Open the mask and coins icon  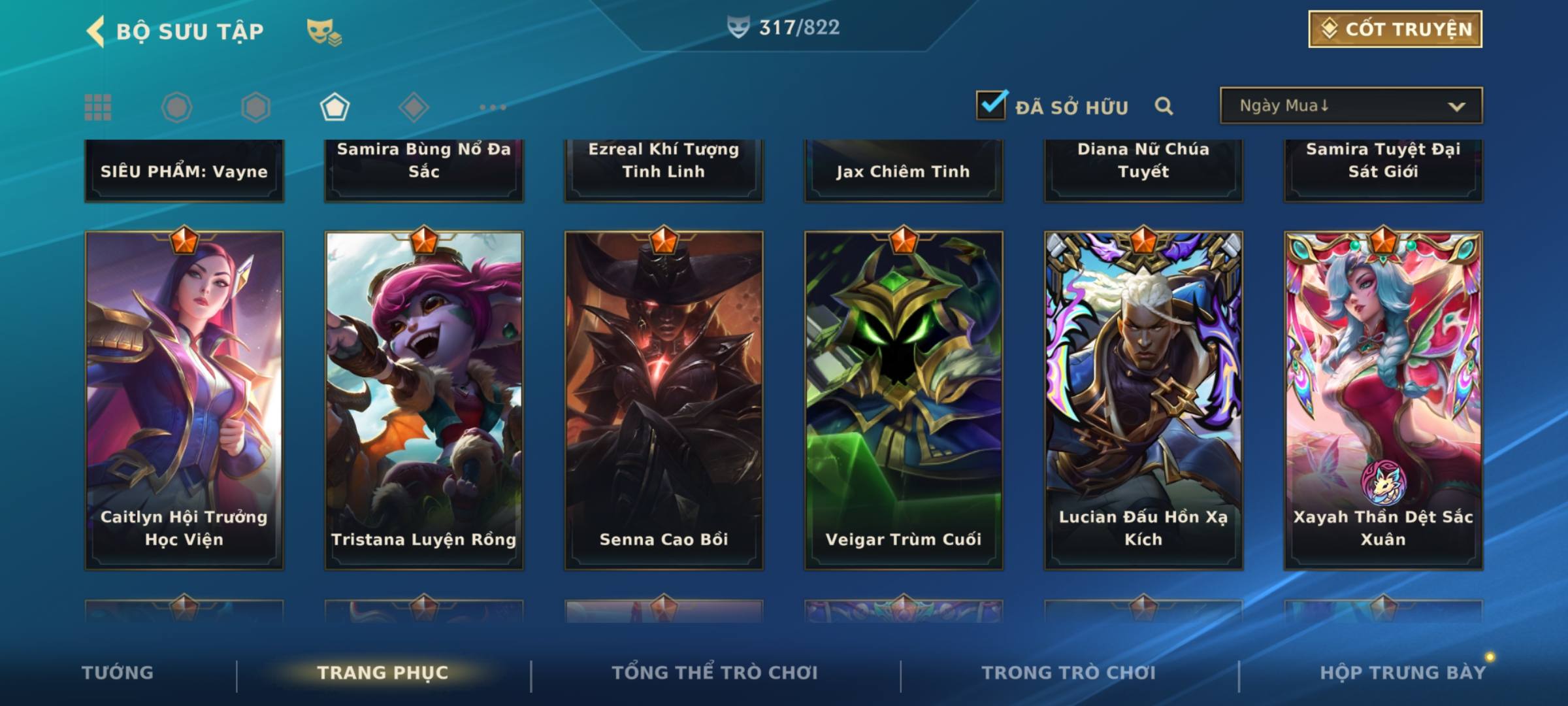point(324,31)
